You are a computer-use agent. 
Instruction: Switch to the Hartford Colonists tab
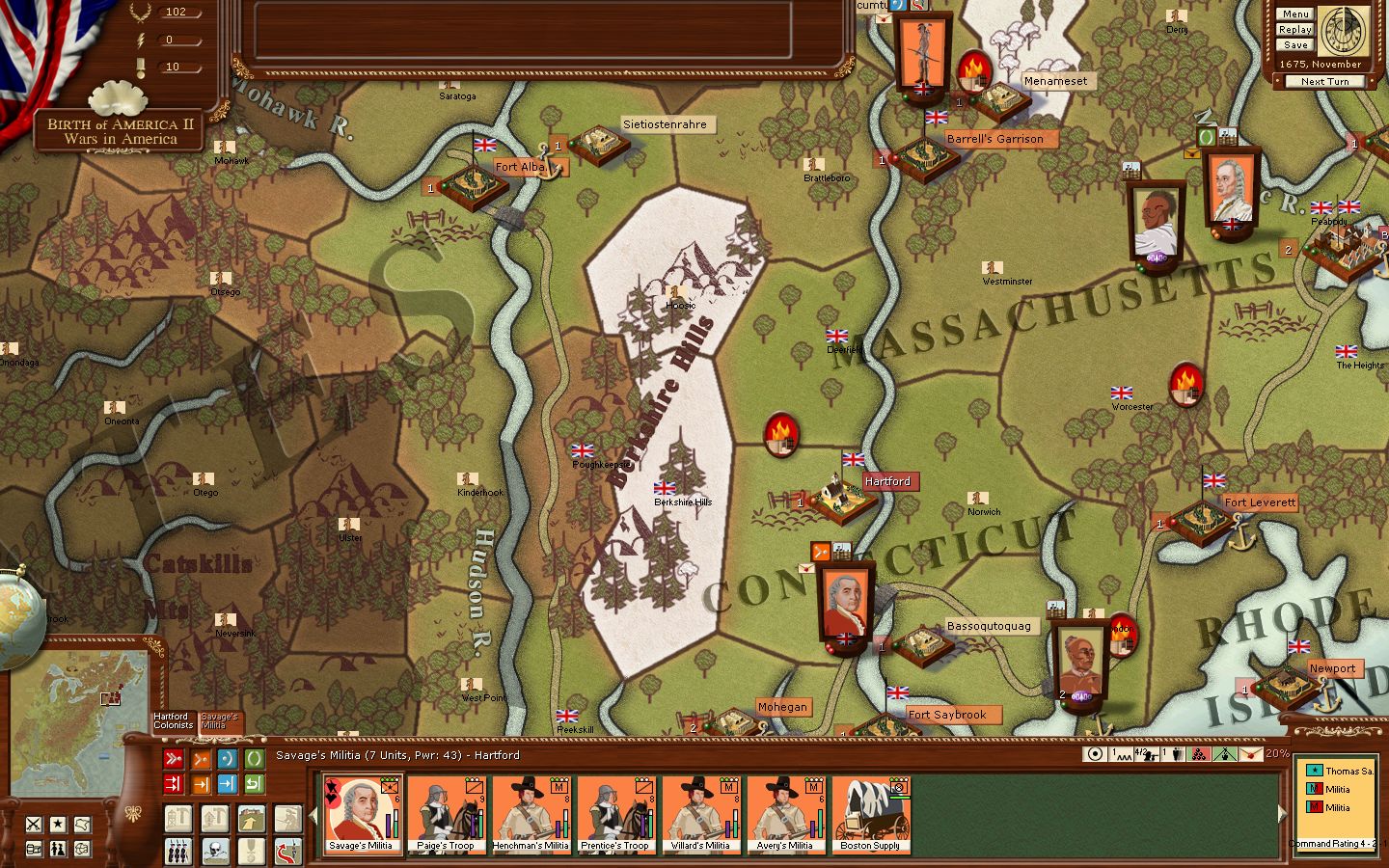pyautogui.click(x=172, y=721)
